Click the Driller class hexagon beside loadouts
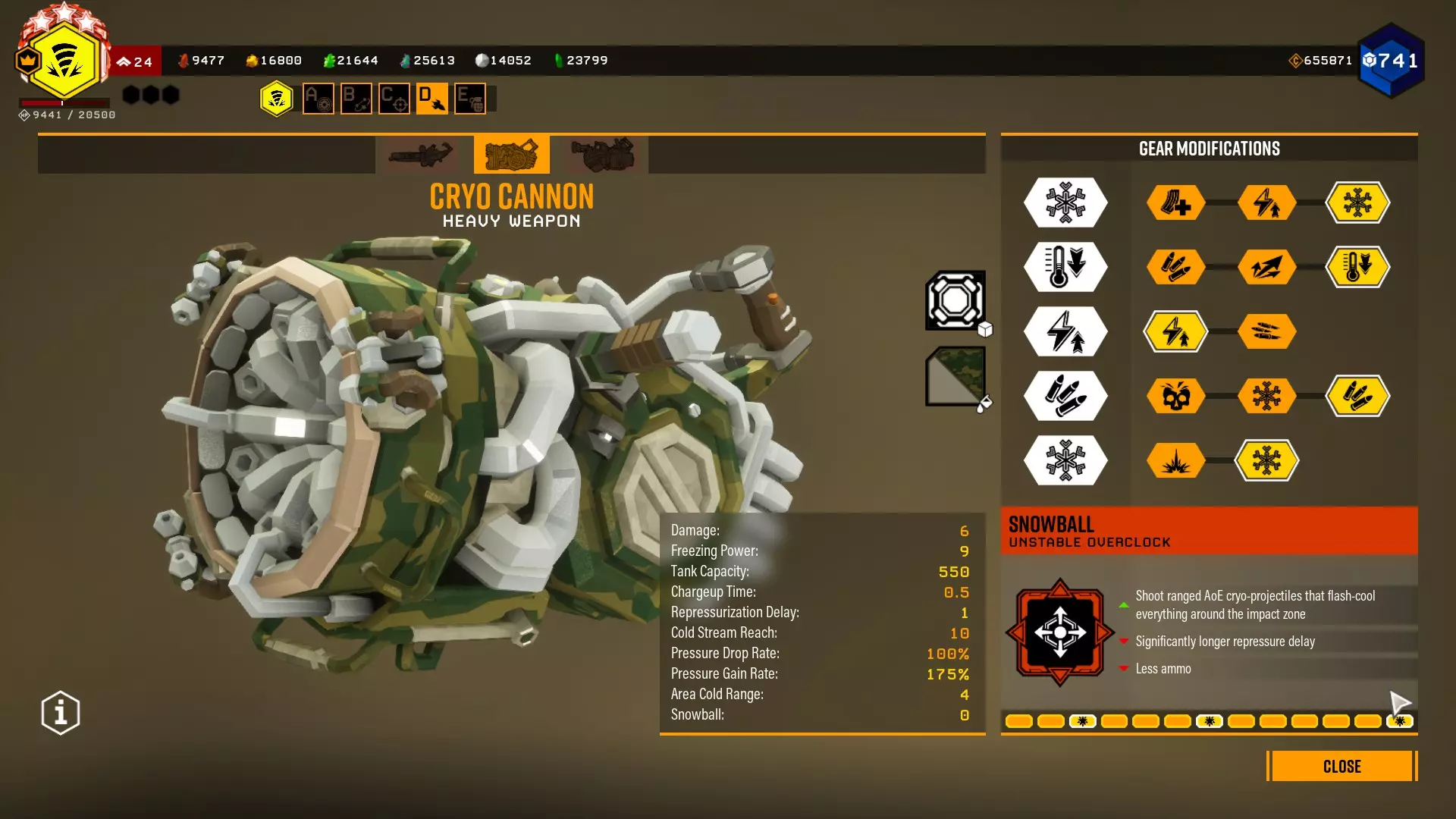Screen dimensions: 1456x819 pos(277,99)
